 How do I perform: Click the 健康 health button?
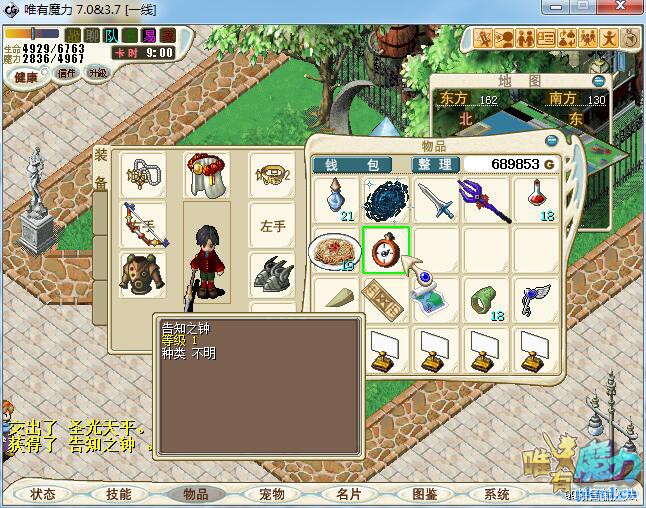(26, 77)
